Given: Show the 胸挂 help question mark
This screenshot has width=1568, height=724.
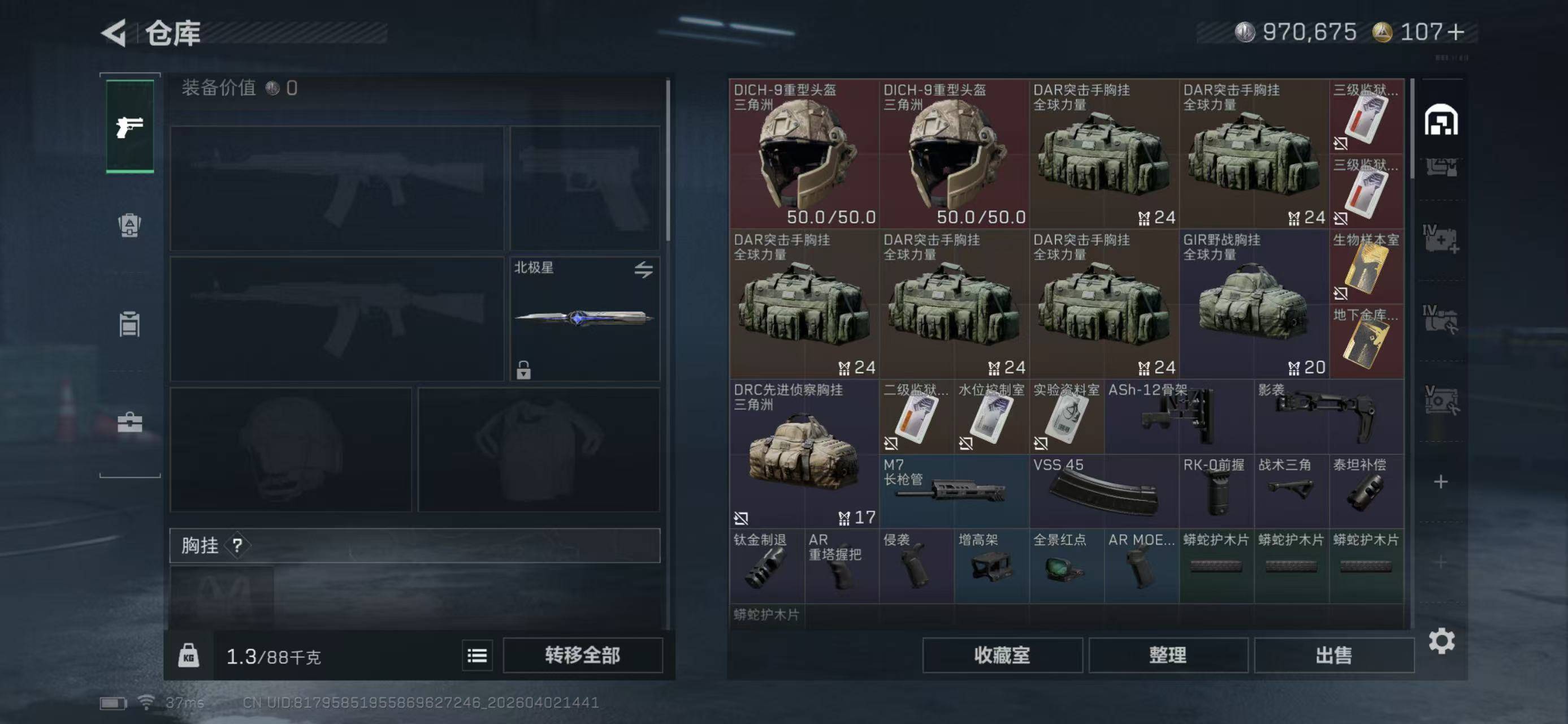Looking at the screenshot, I should pyautogui.click(x=237, y=546).
